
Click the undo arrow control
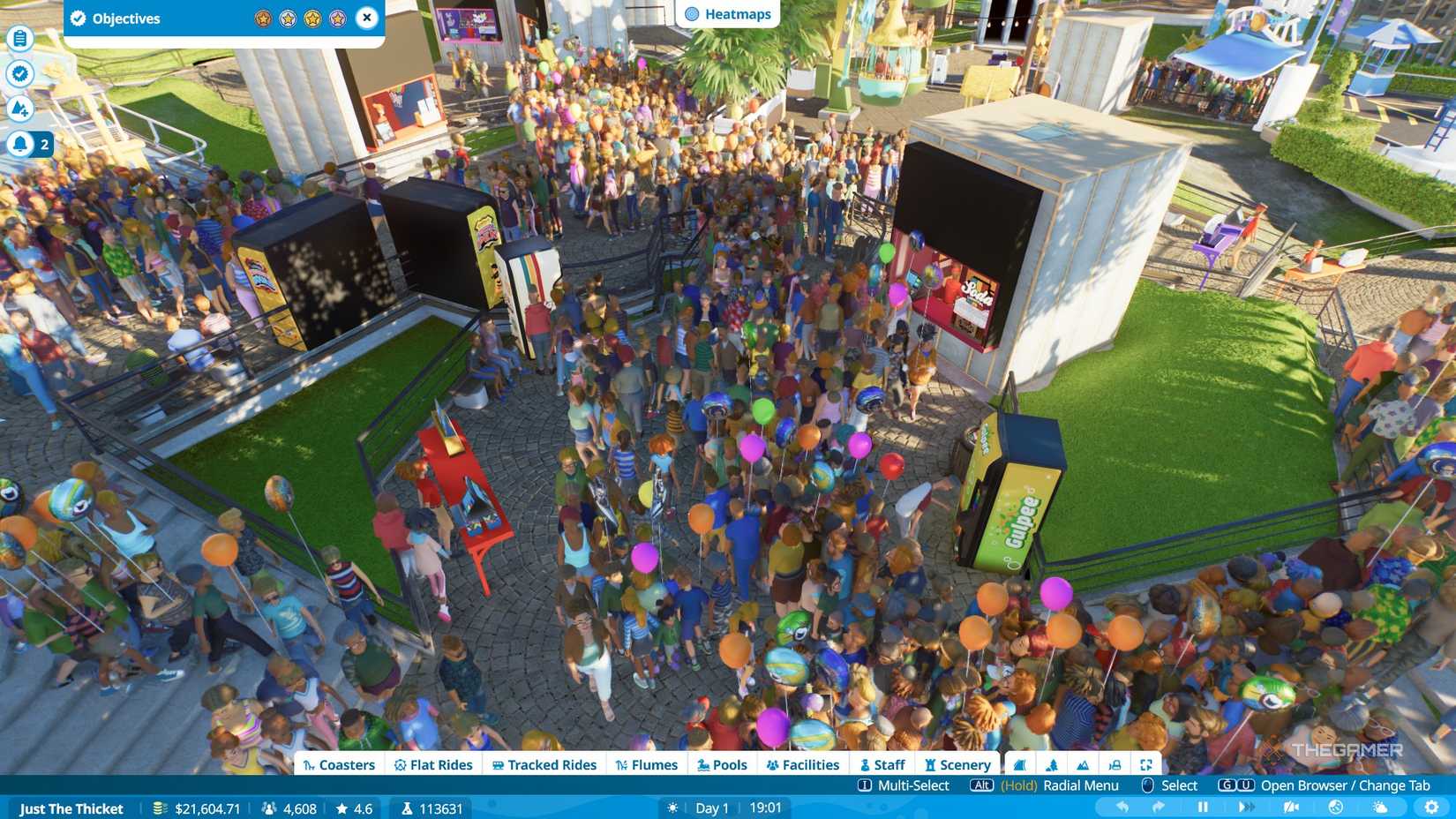(x=1123, y=806)
